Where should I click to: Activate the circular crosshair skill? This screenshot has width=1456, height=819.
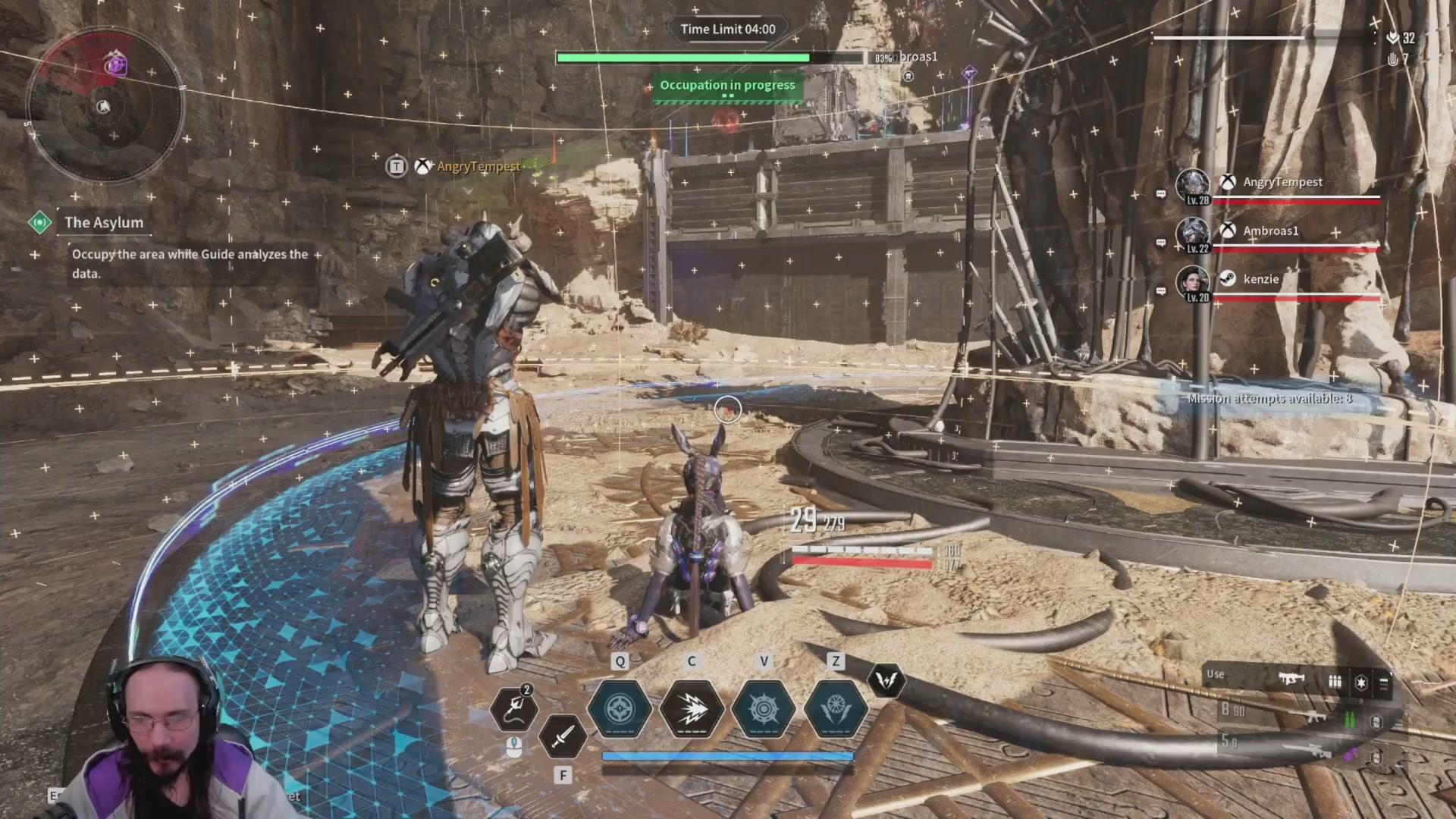[x=620, y=709]
